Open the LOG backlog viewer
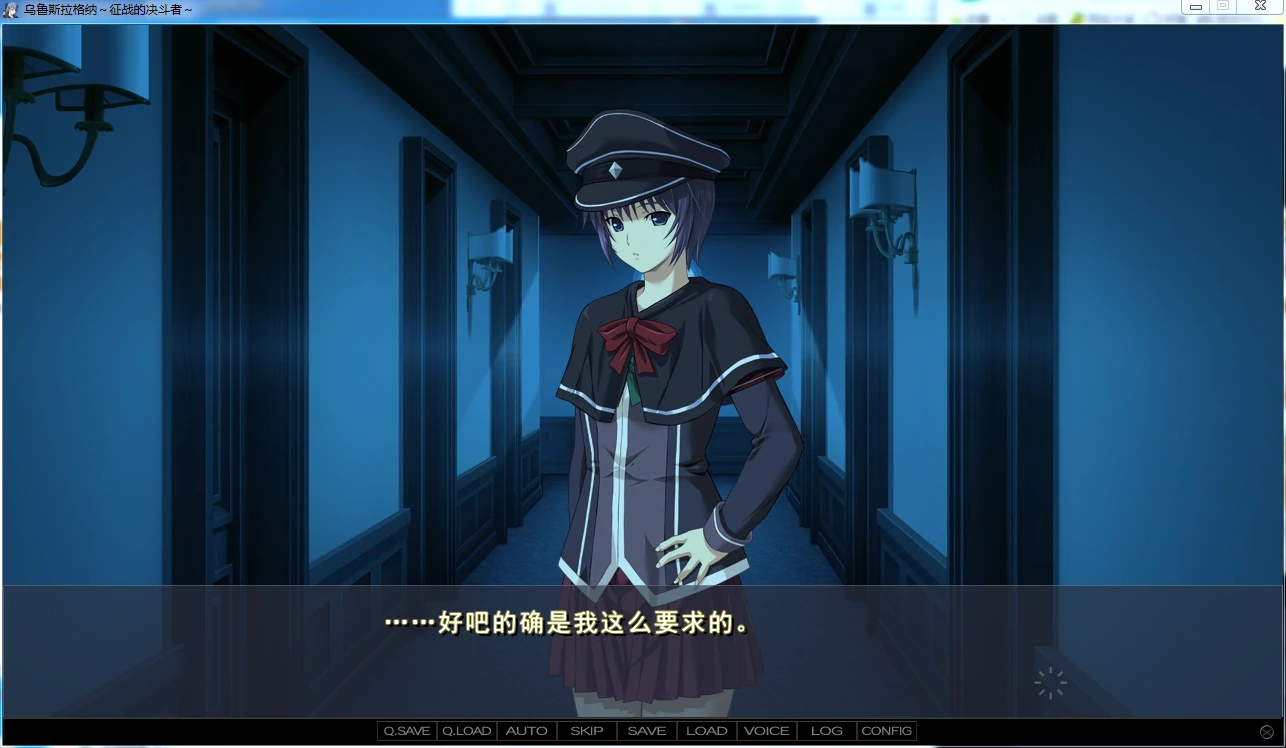The image size is (1286, 748). [826, 730]
